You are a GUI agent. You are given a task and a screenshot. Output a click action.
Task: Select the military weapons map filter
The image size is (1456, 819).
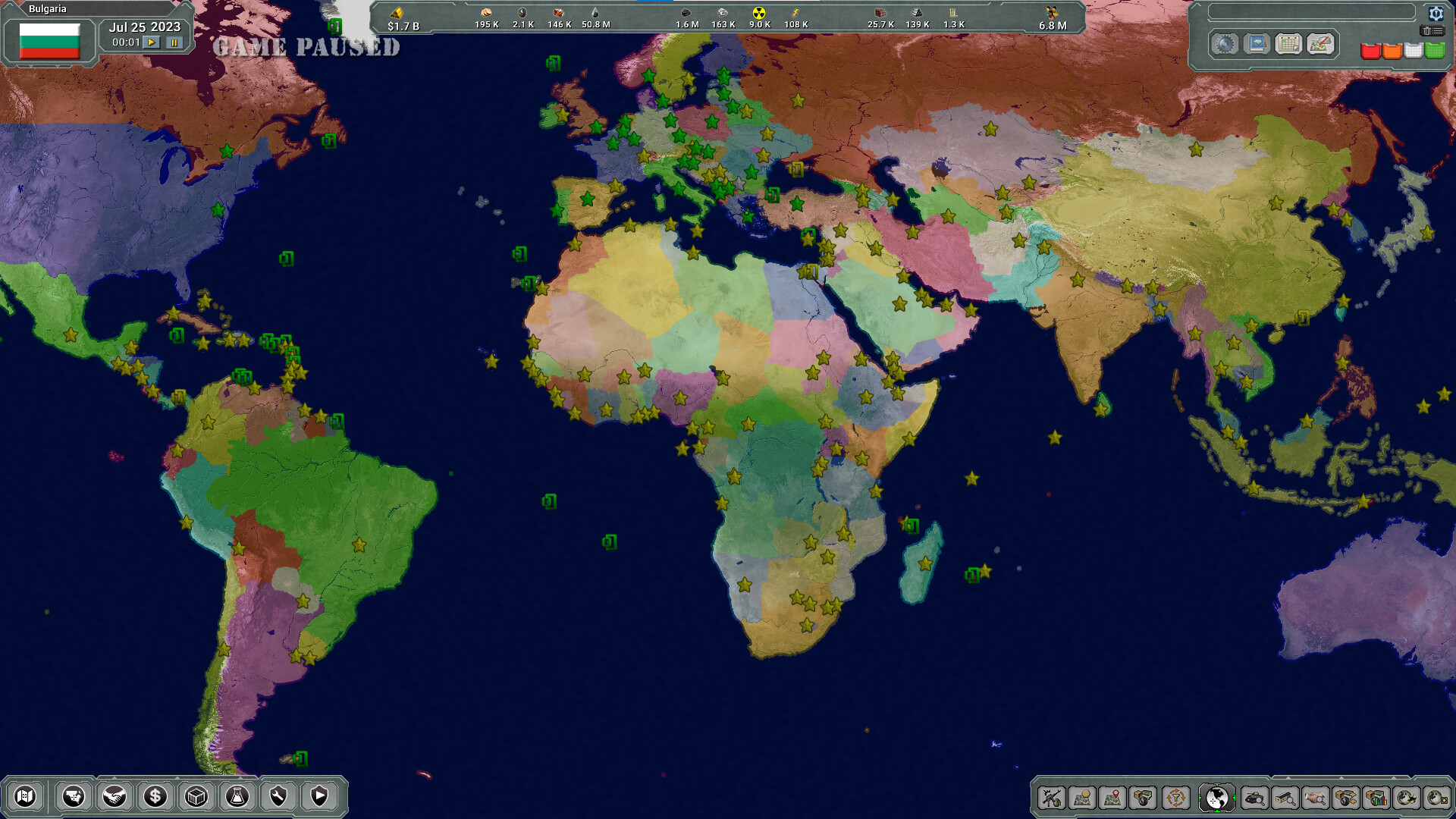[1053, 797]
